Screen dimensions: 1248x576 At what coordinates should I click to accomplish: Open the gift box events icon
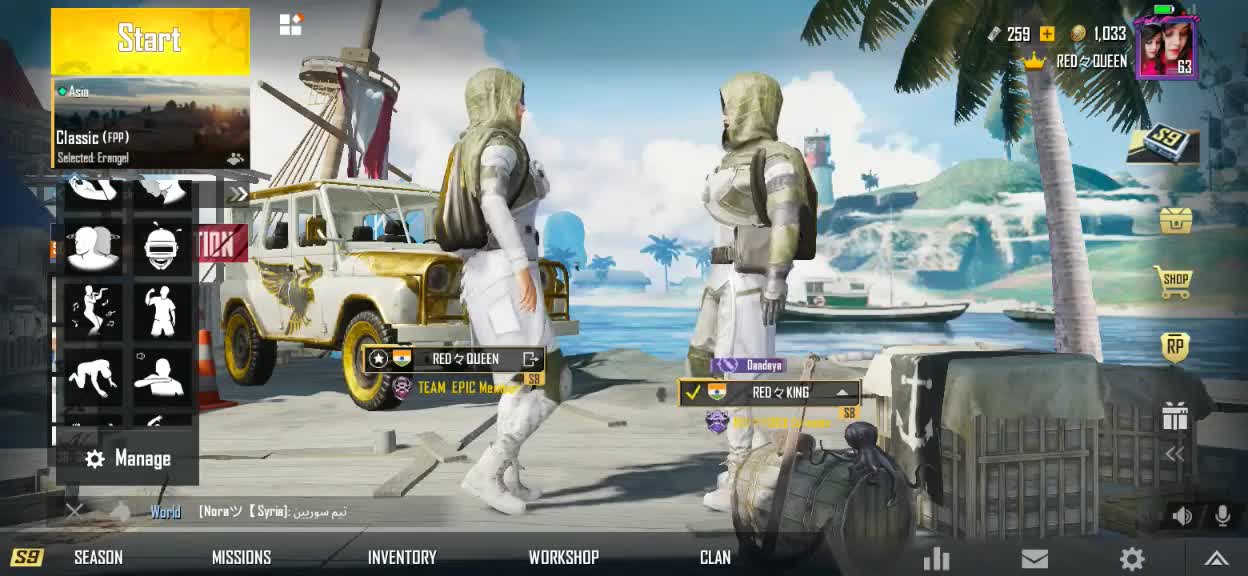click(x=1175, y=416)
